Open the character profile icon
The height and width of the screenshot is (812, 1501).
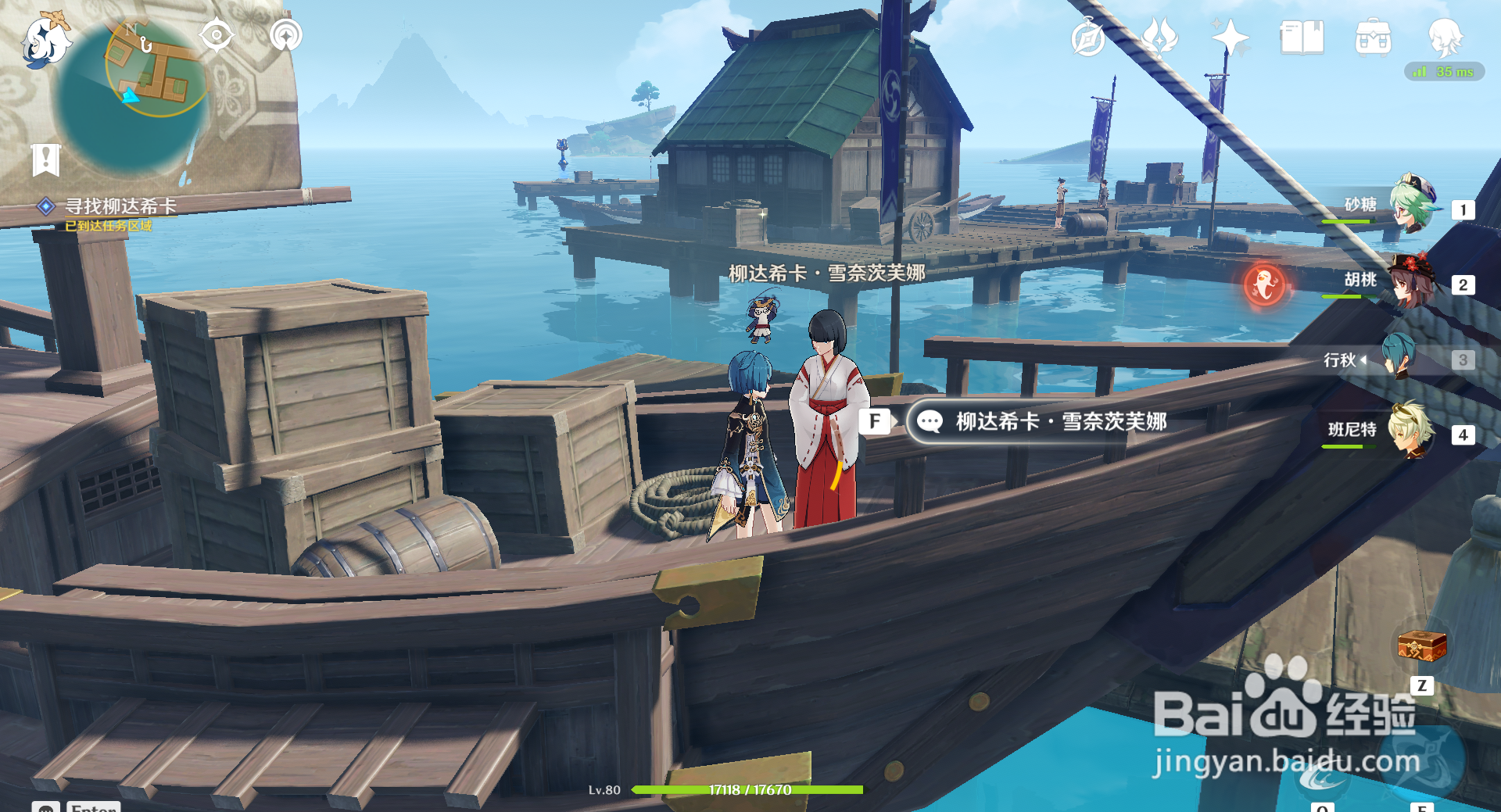pos(1445,37)
